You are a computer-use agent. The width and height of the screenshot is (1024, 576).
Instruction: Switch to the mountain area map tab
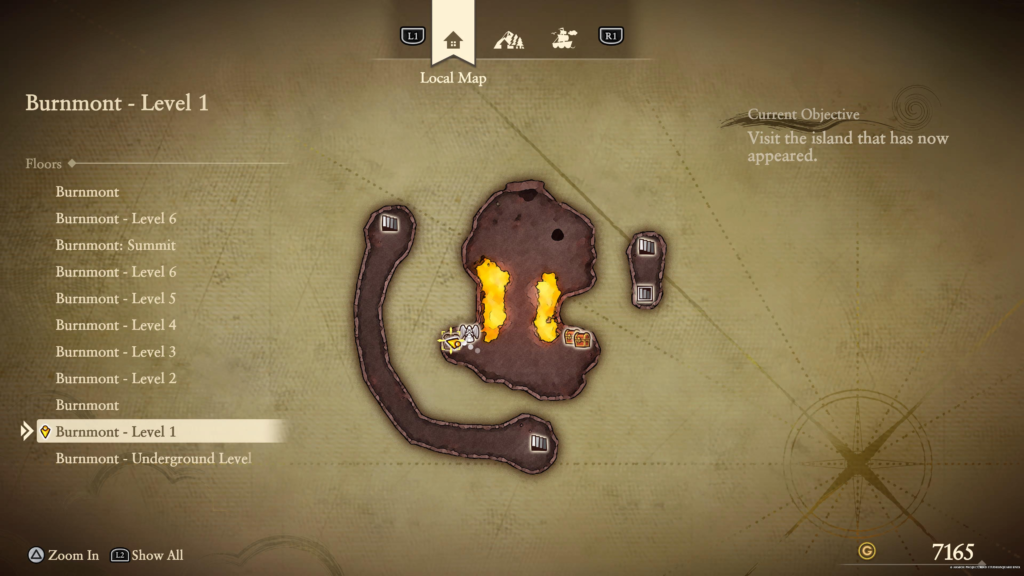509,39
